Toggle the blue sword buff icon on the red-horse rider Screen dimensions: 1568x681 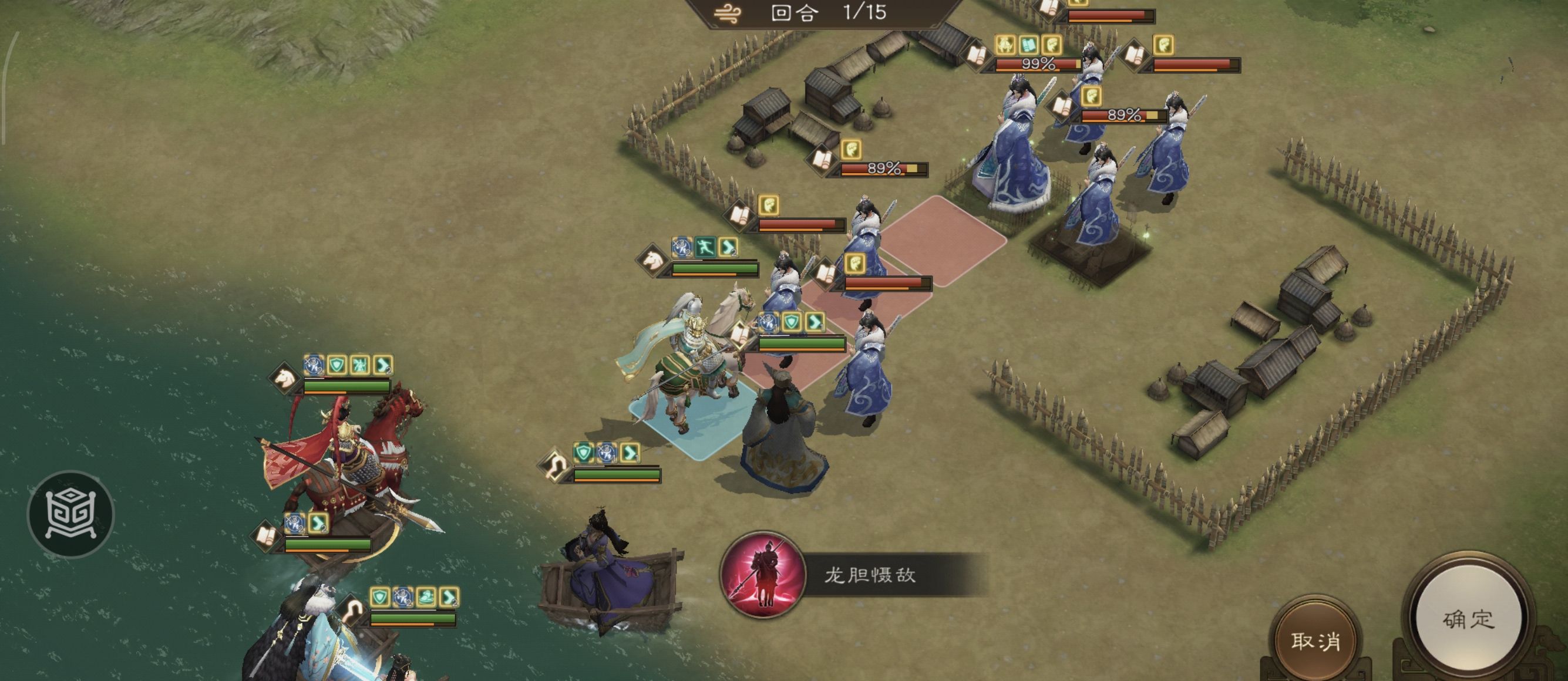pyautogui.click(x=313, y=365)
